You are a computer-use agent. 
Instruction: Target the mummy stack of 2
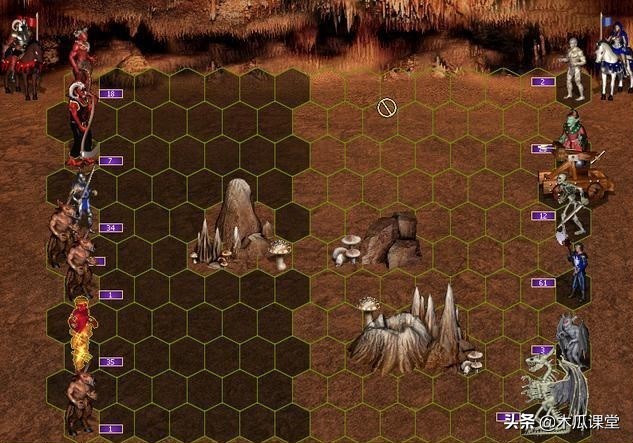tap(575, 68)
